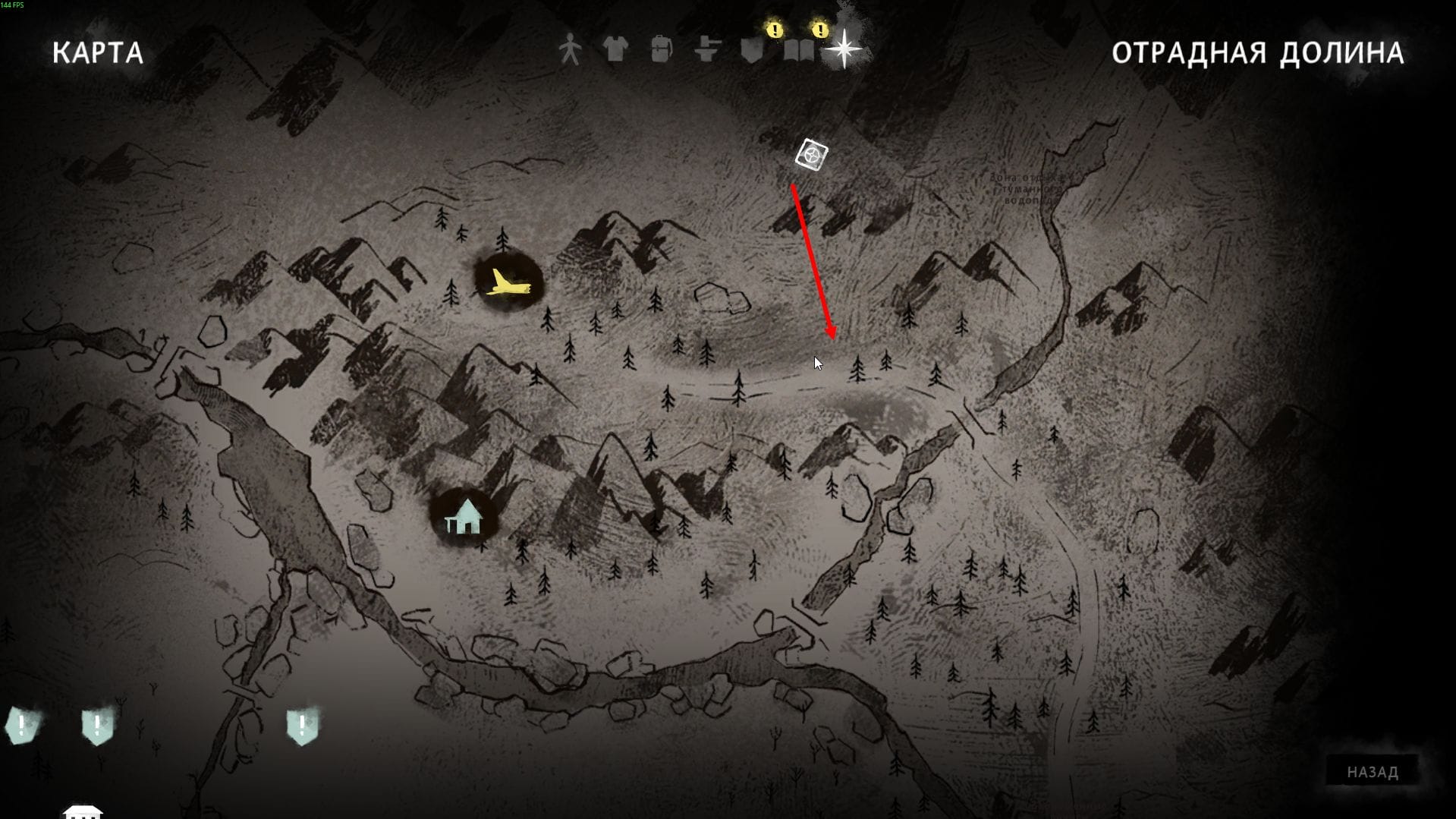This screenshot has width=1456, height=819.
Task: Open the shield missions tab
Action: [x=752, y=51]
